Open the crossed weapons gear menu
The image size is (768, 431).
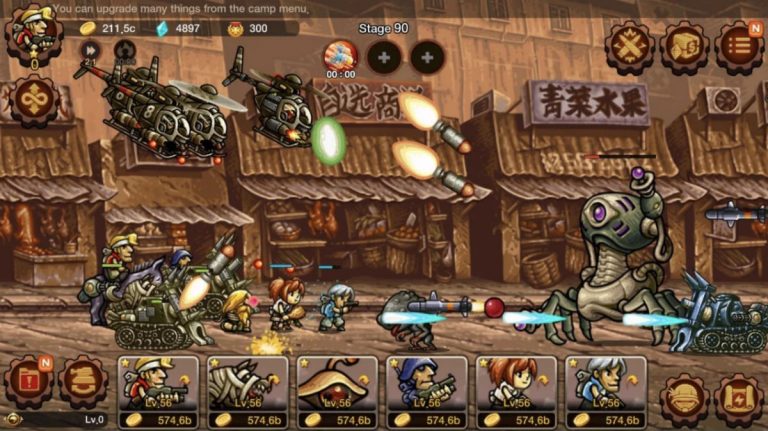[630, 46]
